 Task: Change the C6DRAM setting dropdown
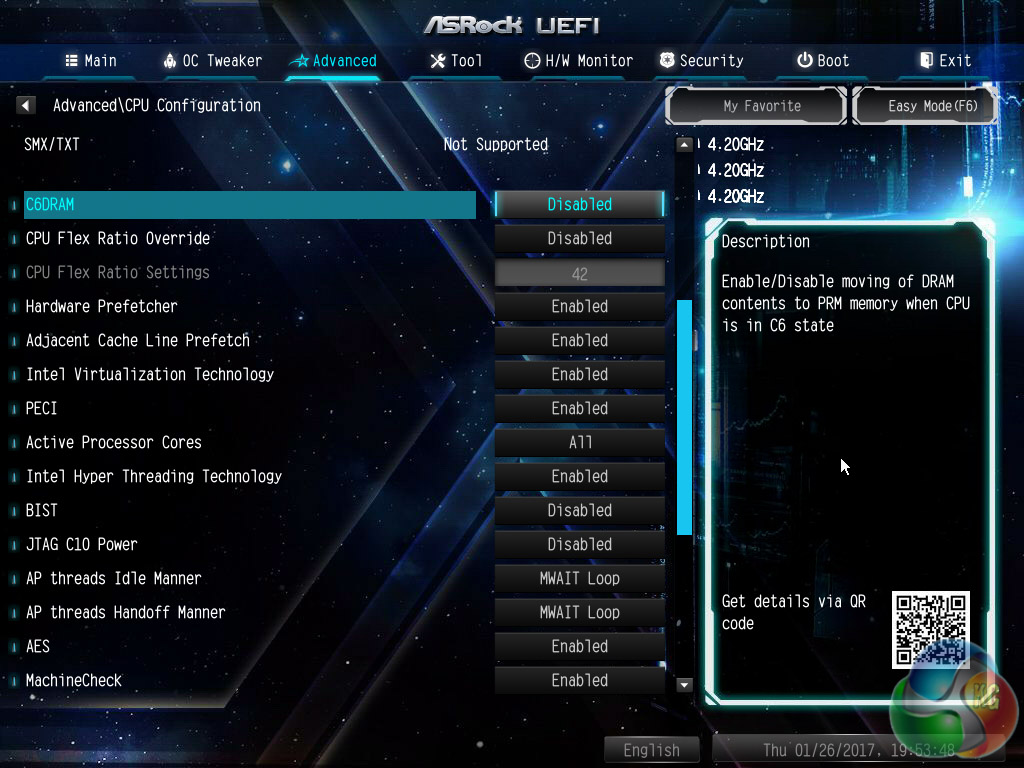[579, 204]
